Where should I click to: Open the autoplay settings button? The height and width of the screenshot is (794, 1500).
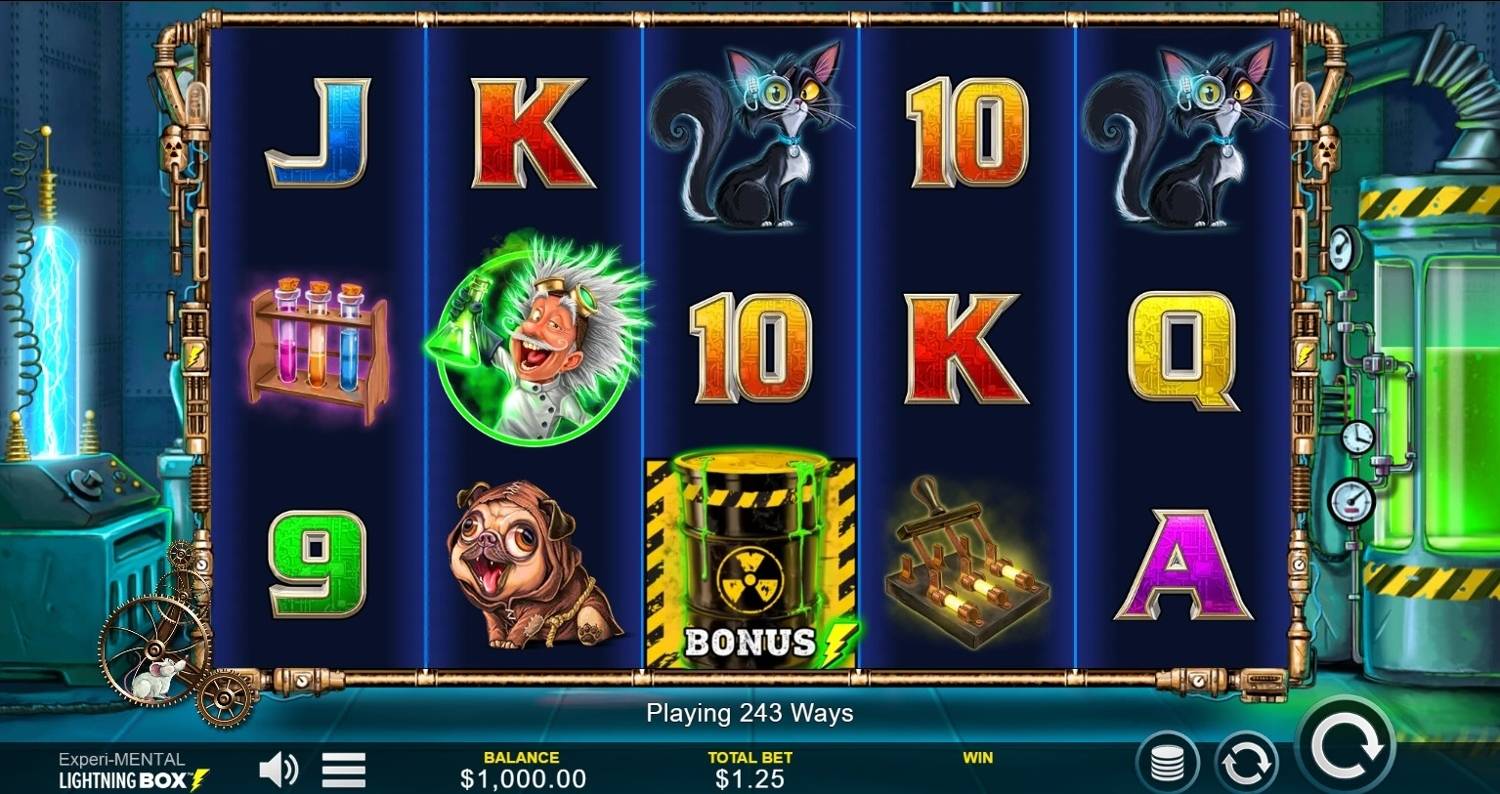1246,765
